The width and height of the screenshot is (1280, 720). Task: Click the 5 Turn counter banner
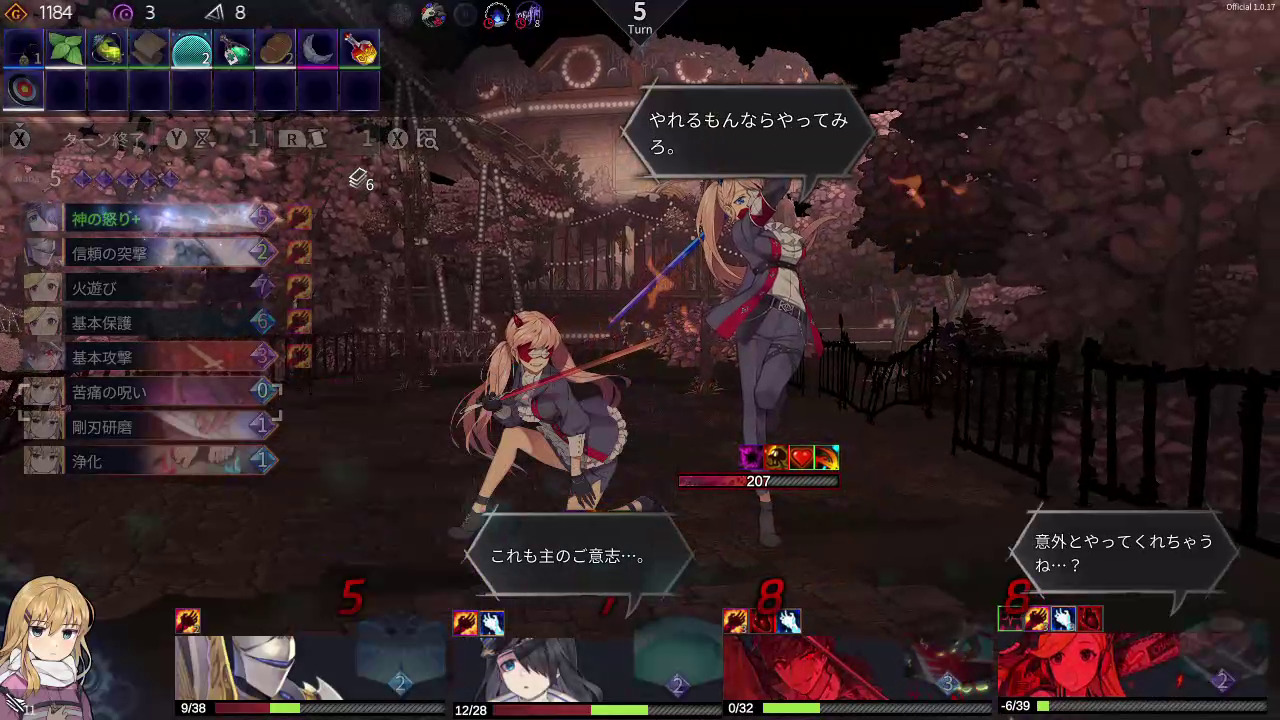(638, 20)
